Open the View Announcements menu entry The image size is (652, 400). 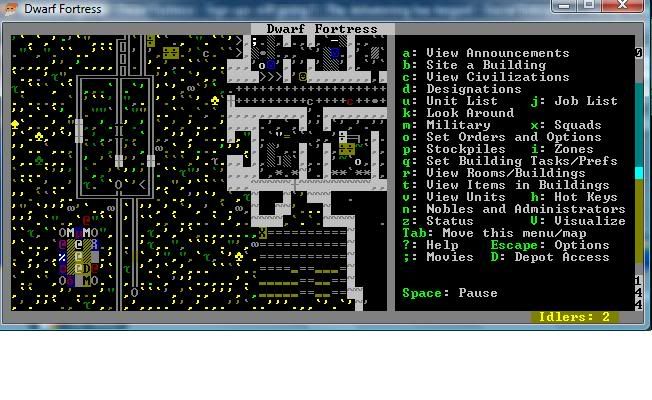click(x=497, y=53)
